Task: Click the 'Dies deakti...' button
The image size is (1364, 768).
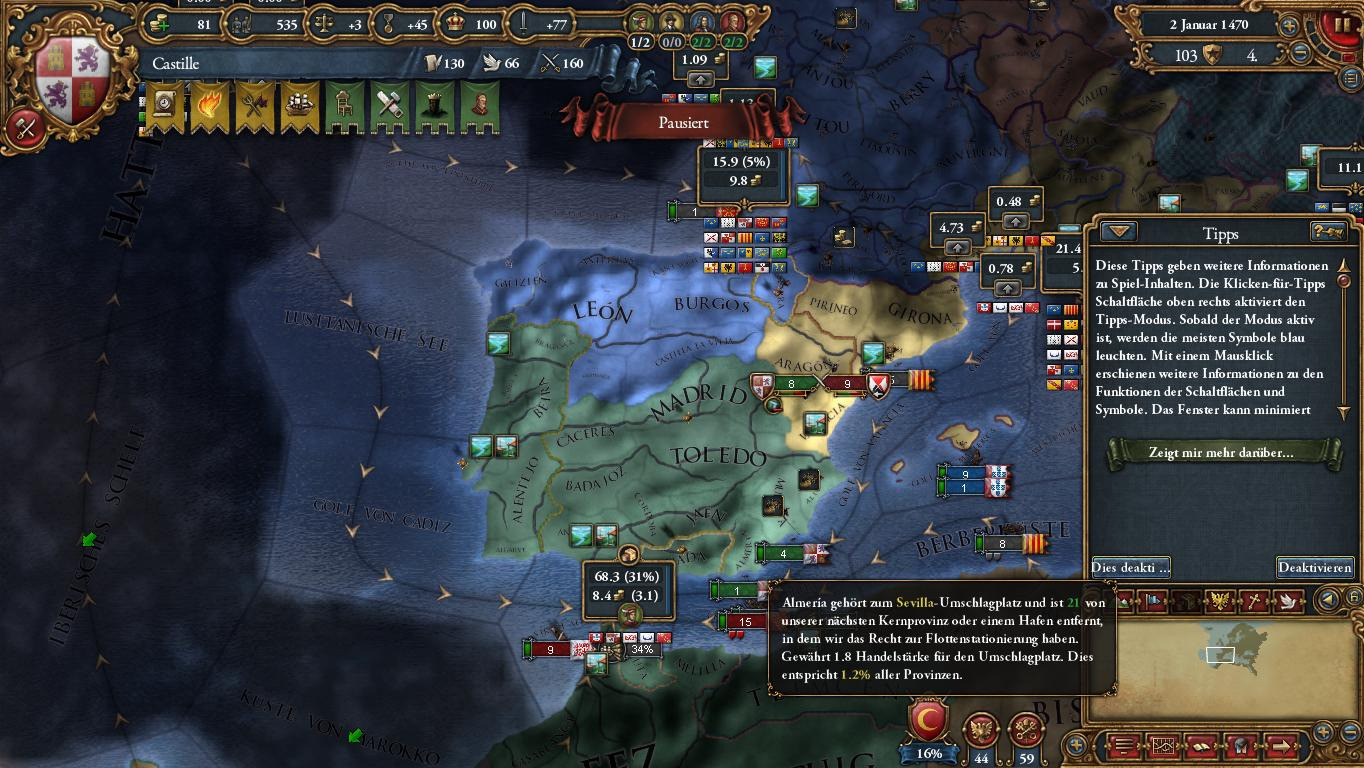Action: pos(1130,567)
